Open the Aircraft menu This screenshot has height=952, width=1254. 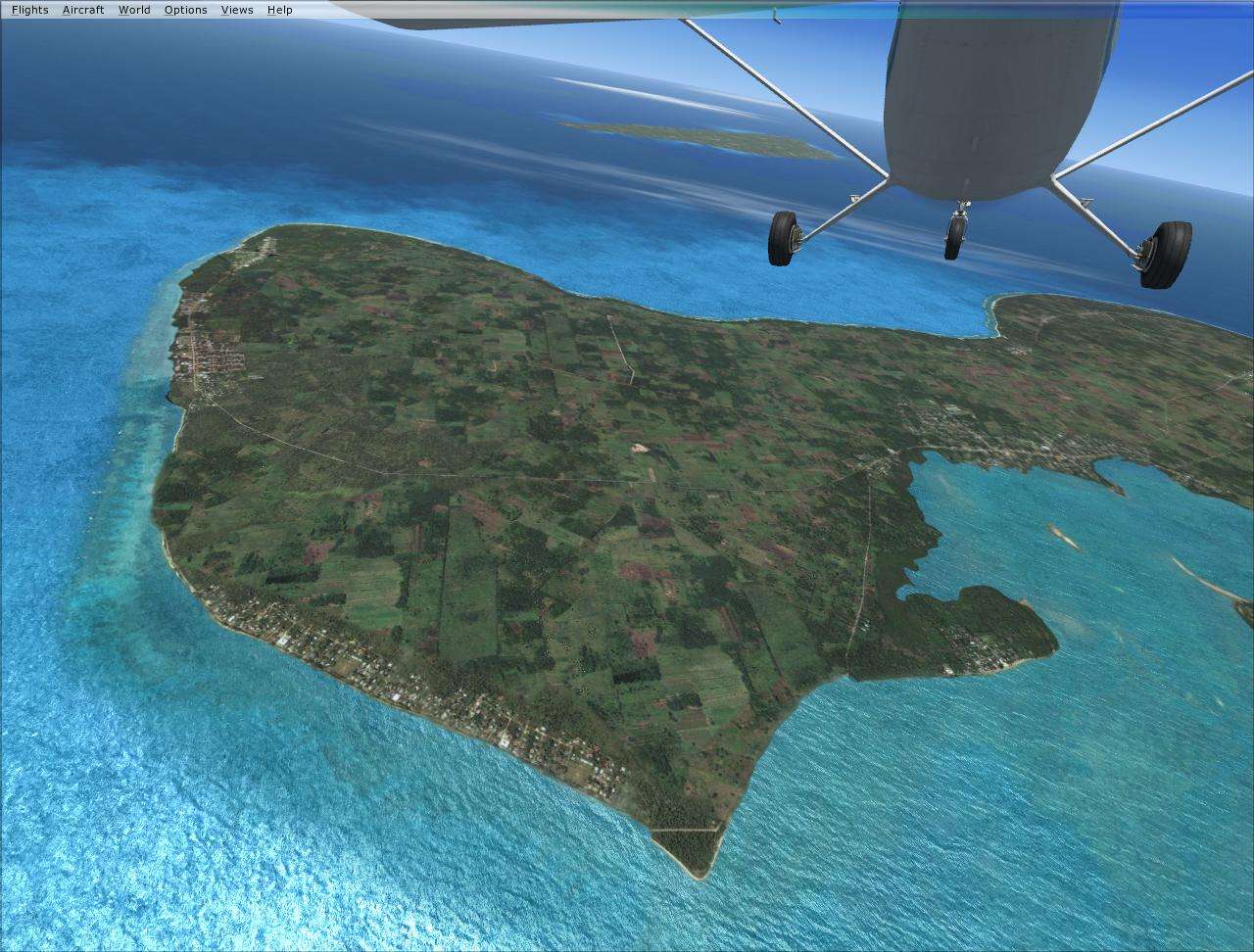[83, 9]
